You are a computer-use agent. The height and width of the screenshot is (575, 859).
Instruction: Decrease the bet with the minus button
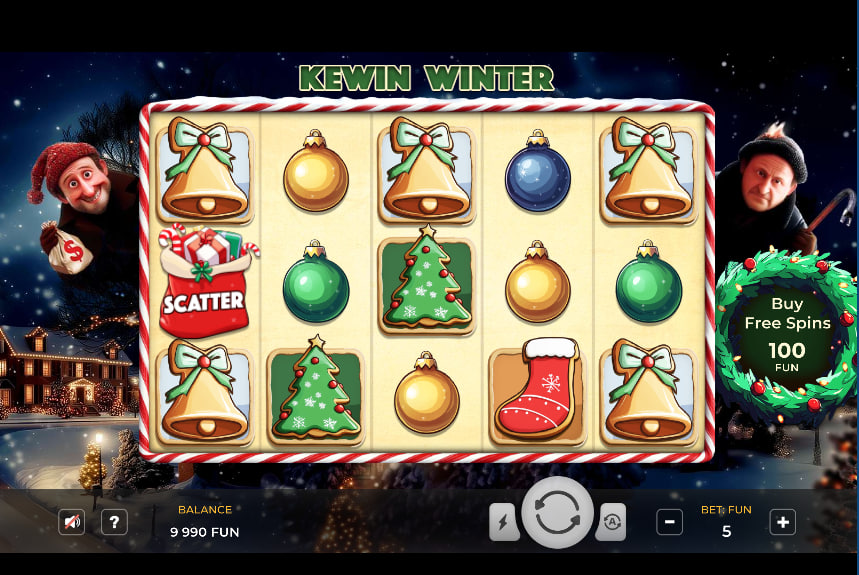[x=670, y=521]
